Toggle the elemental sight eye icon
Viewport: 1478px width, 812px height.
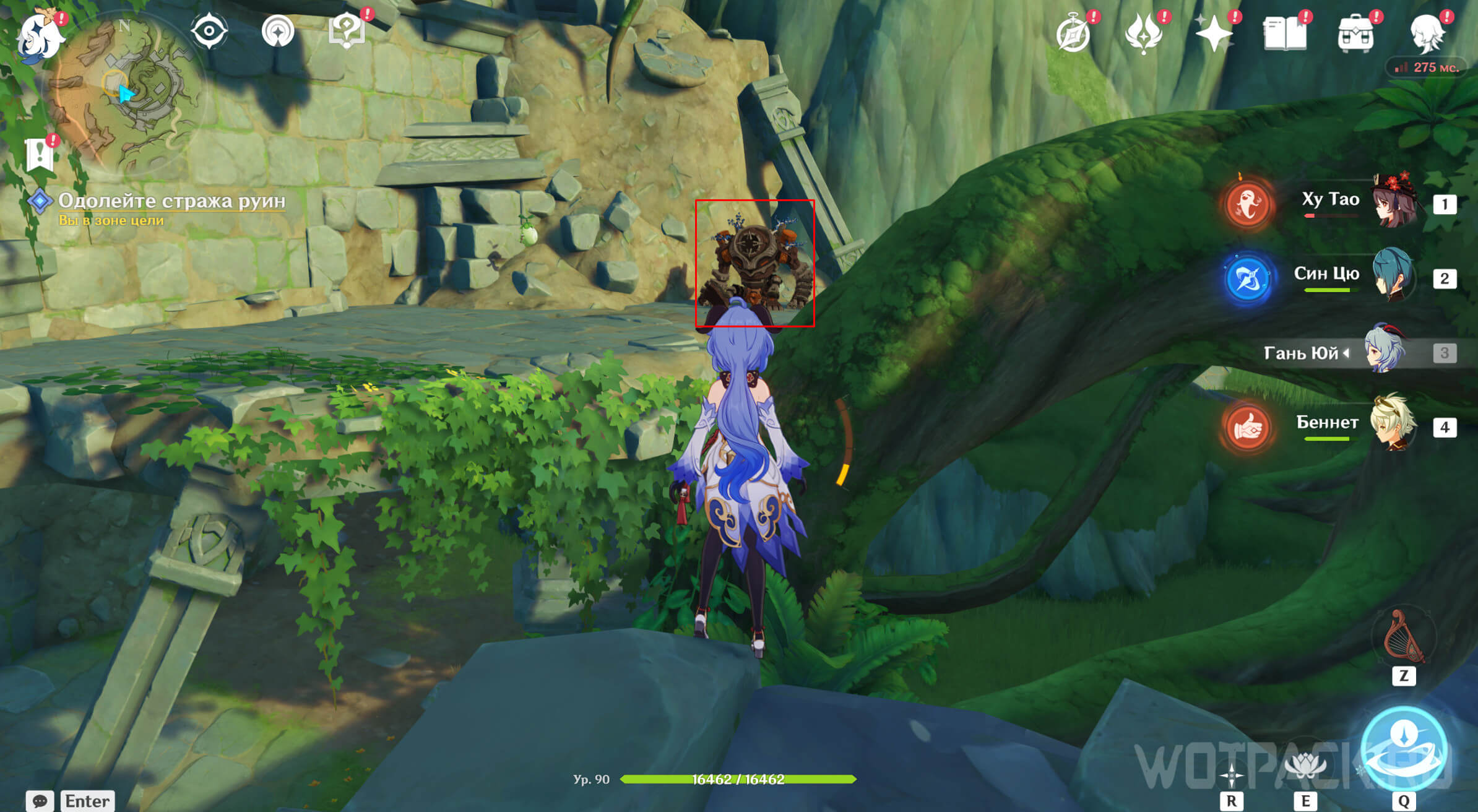[x=209, y=31]
